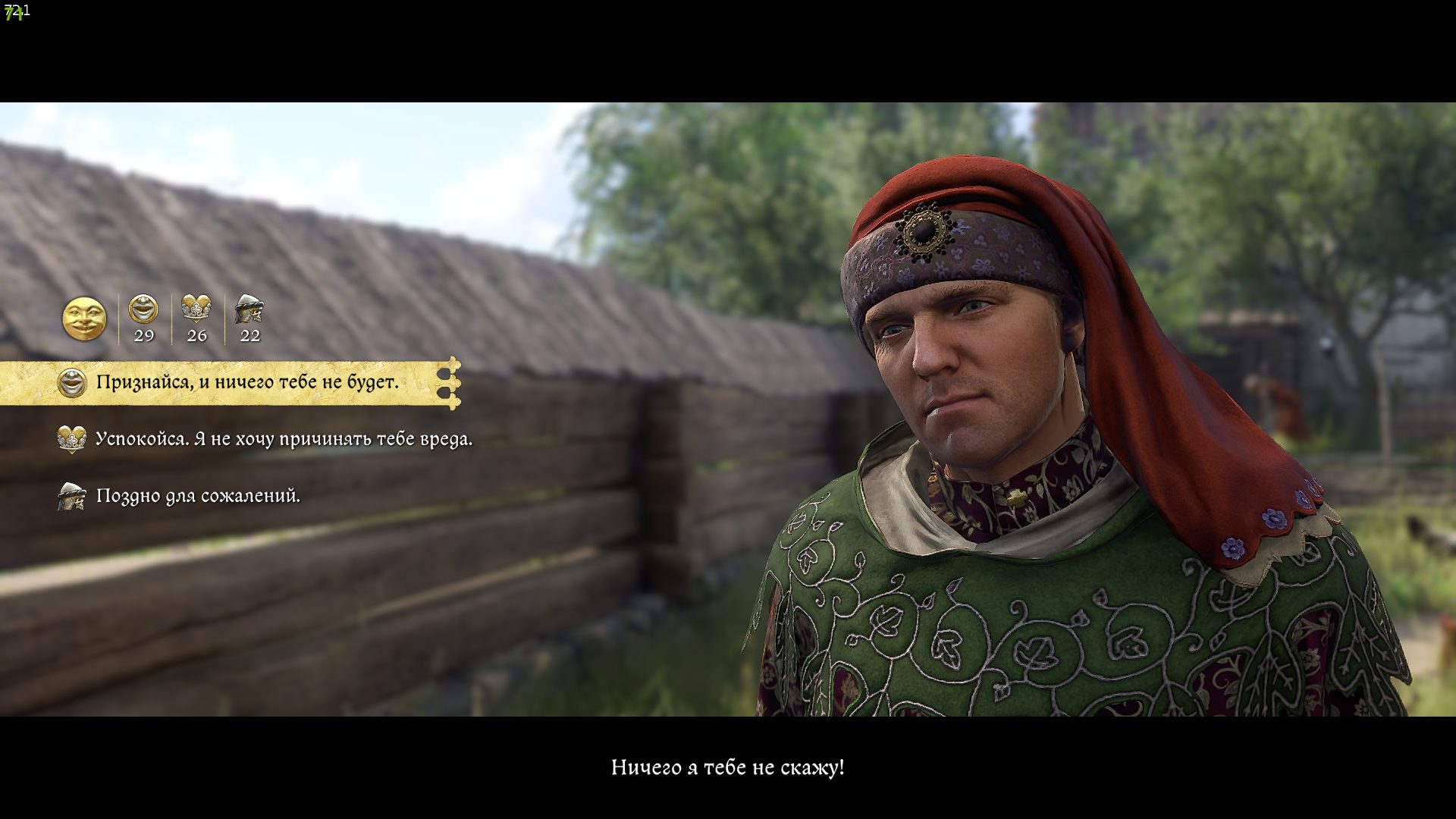
Task: Select reply "Успокойся. Я не хочу причинять тебе вреда."
Action: (284, 439)
